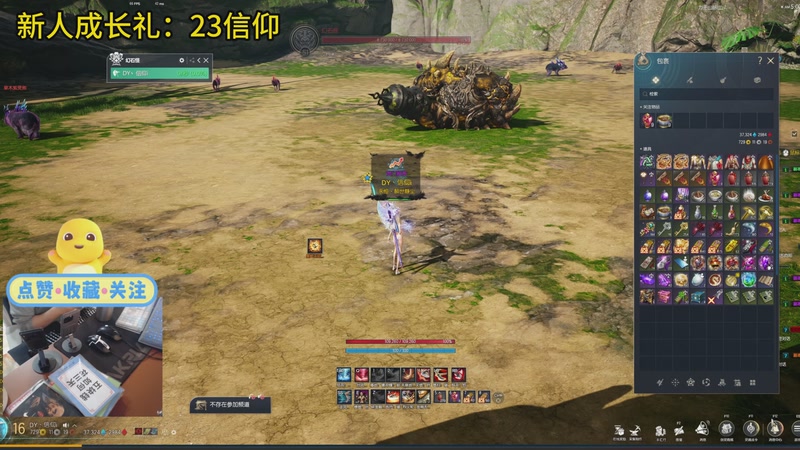Screen dimensions: 800x450
Task: Click the like-favorite-follow stream banner
Action: tap(83, 290)
